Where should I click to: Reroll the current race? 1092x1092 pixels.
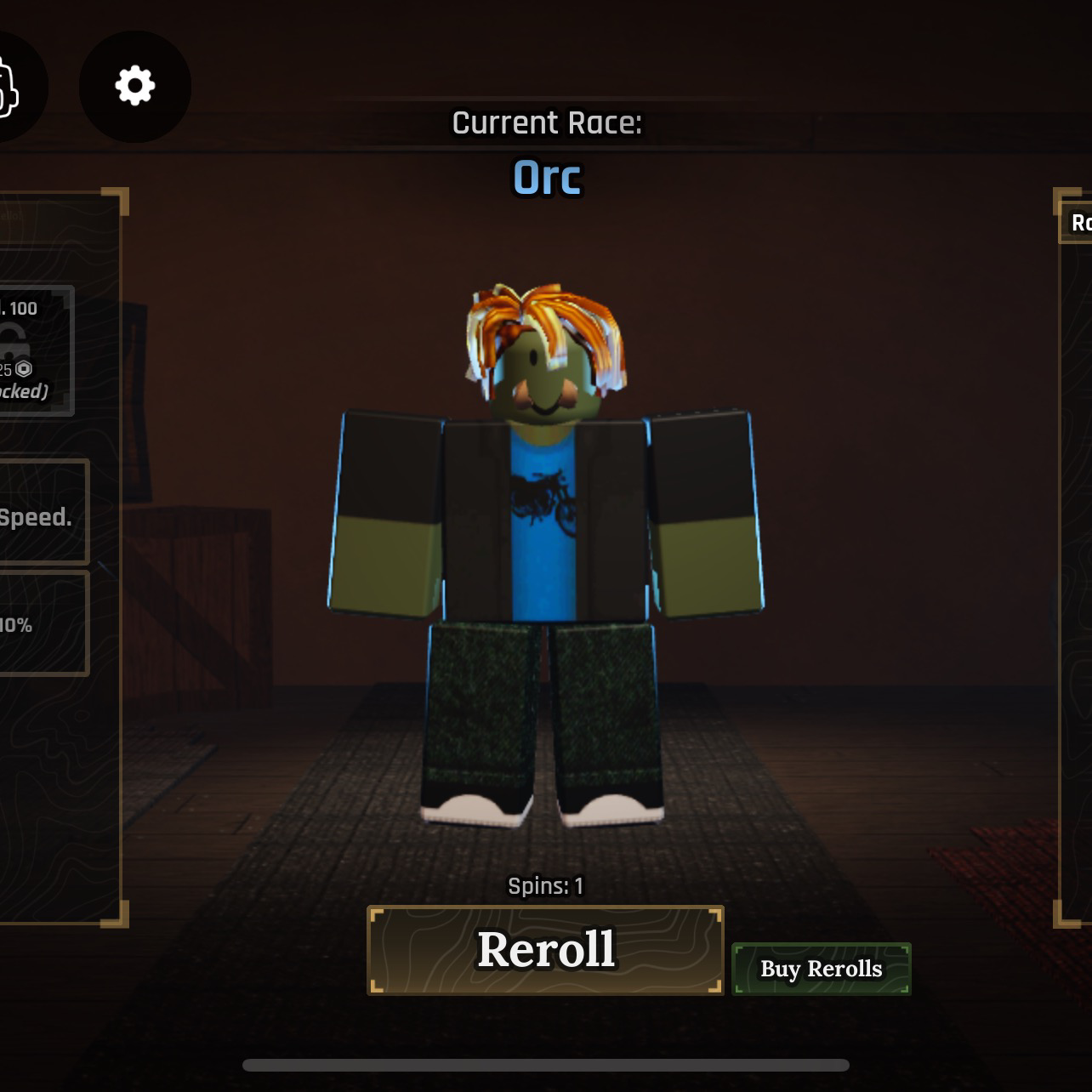[x=545, y=950]
